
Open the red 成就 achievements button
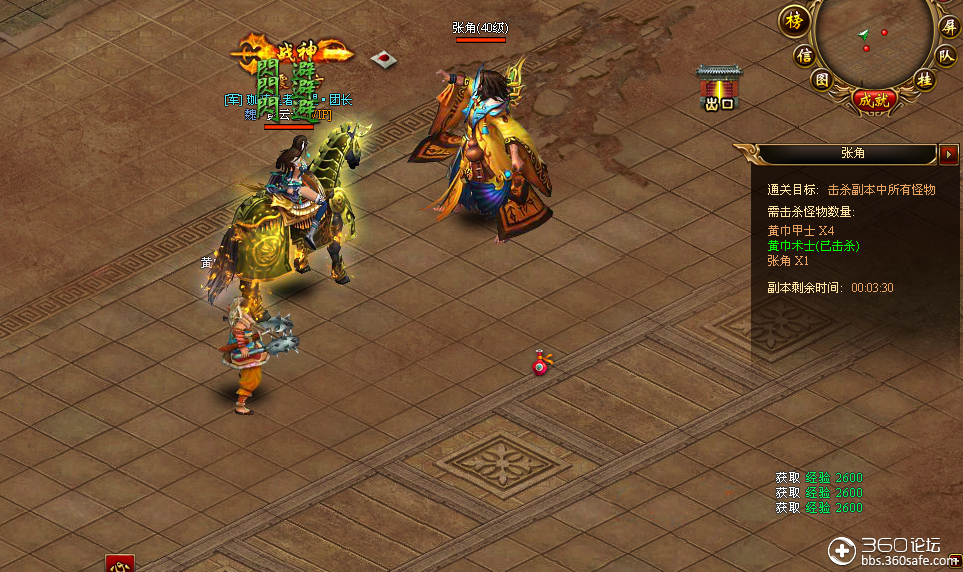point(872,99)
